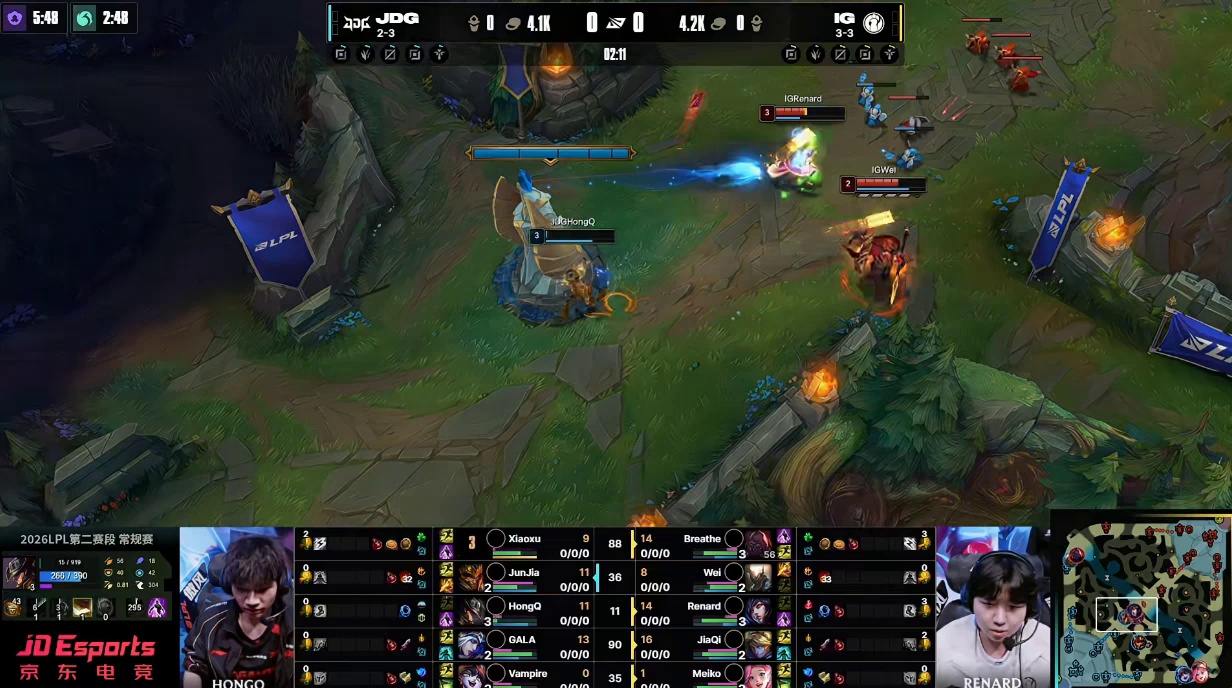Click Wei's champion portrait
This screenshot has width=1232, height=688.
[x=759, y=578]
